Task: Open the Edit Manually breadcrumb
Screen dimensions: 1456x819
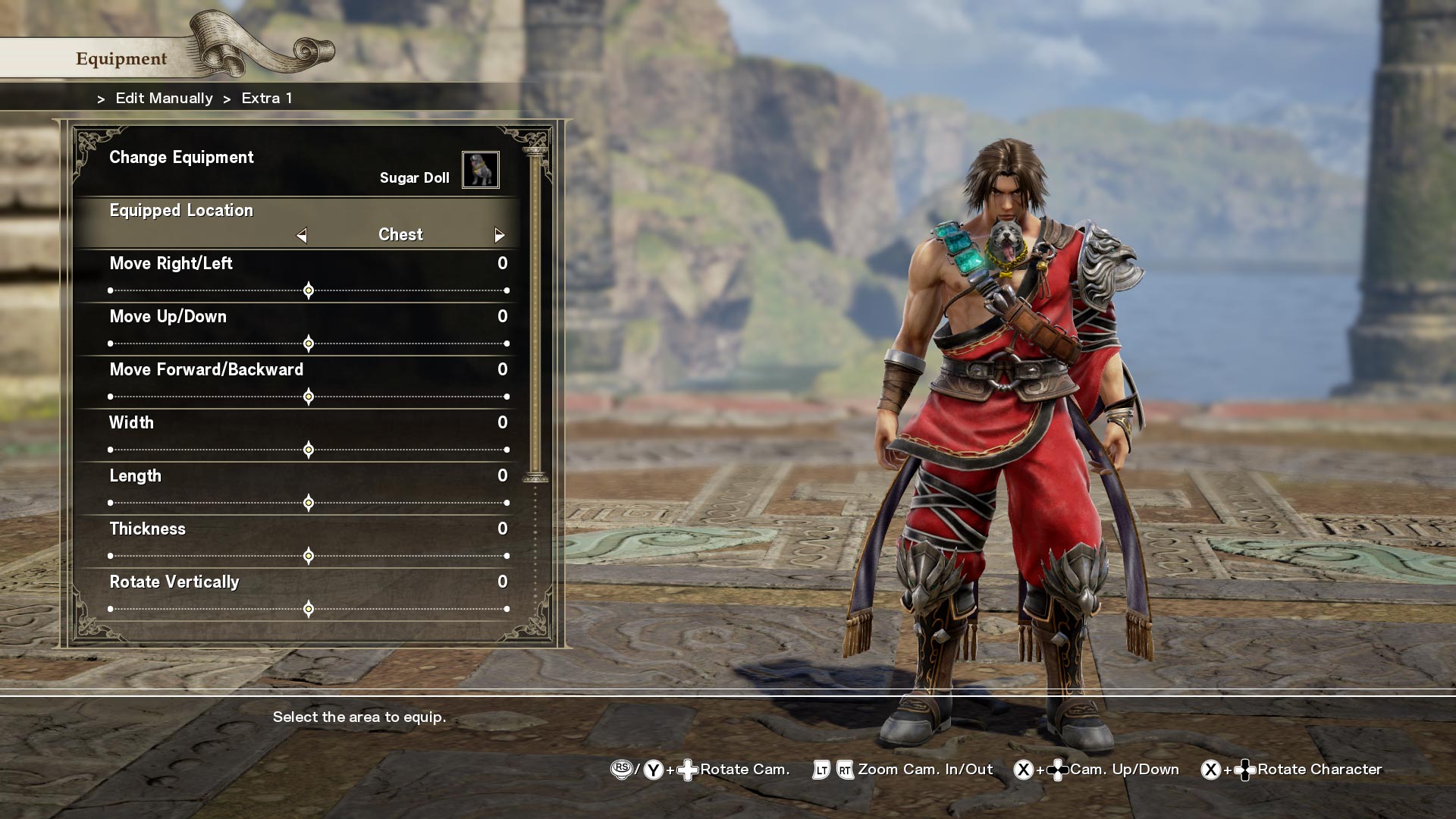Action: point(163,98)
